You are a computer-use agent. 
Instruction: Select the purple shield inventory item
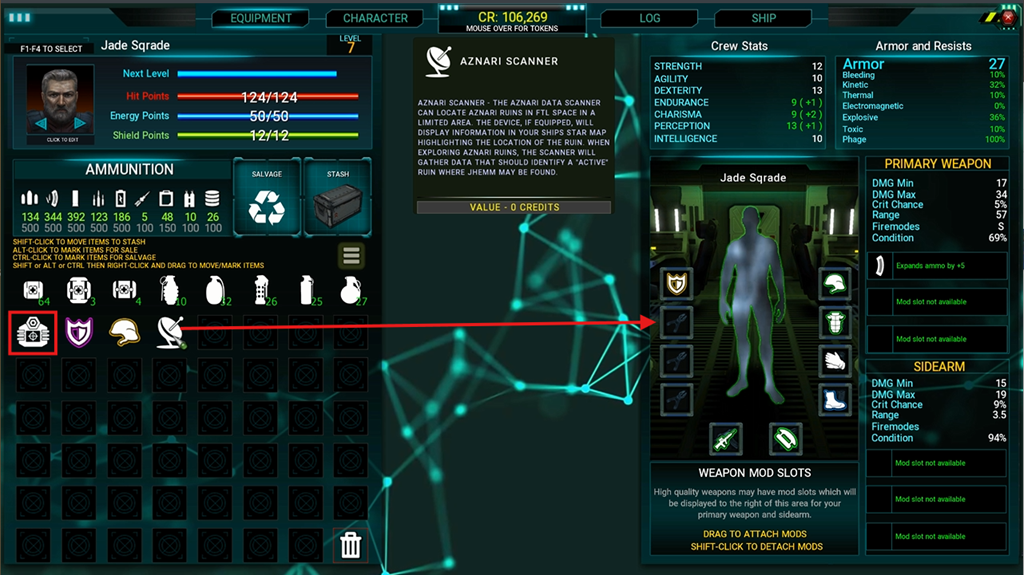coord(78,333)
